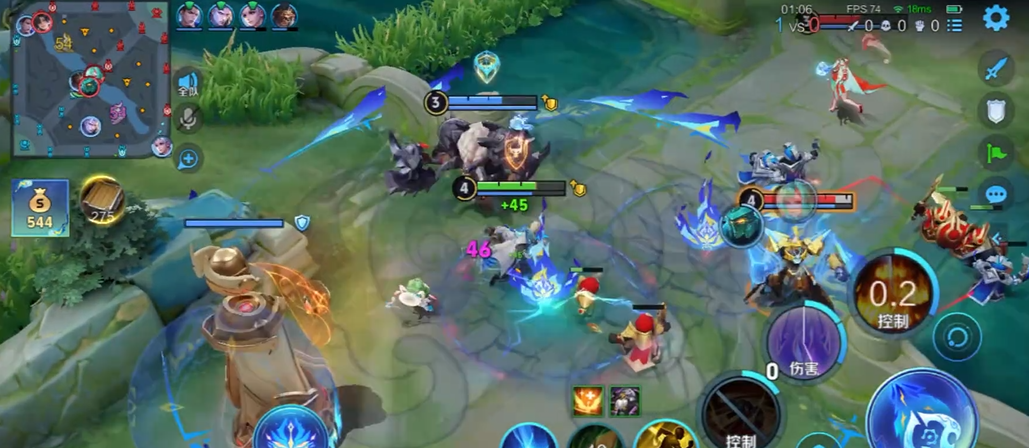Open the settings gear menu
The image size is (1029, 448).
pyautogui.click(x=995, y=18)
